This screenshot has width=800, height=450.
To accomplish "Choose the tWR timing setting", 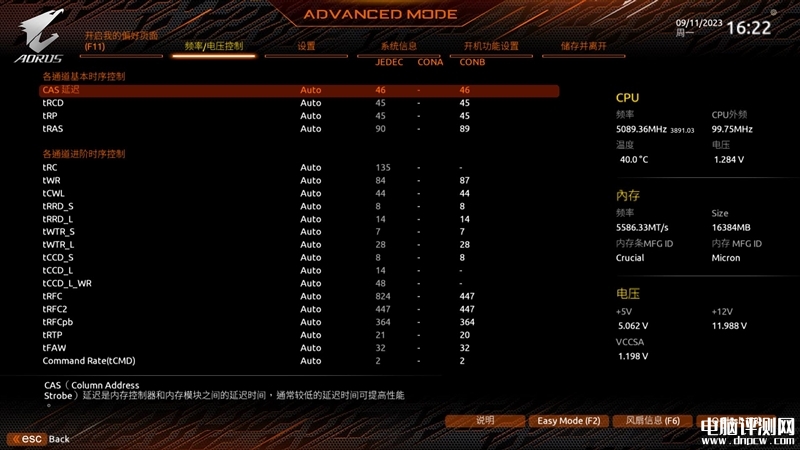I will [x=51, y=180].
